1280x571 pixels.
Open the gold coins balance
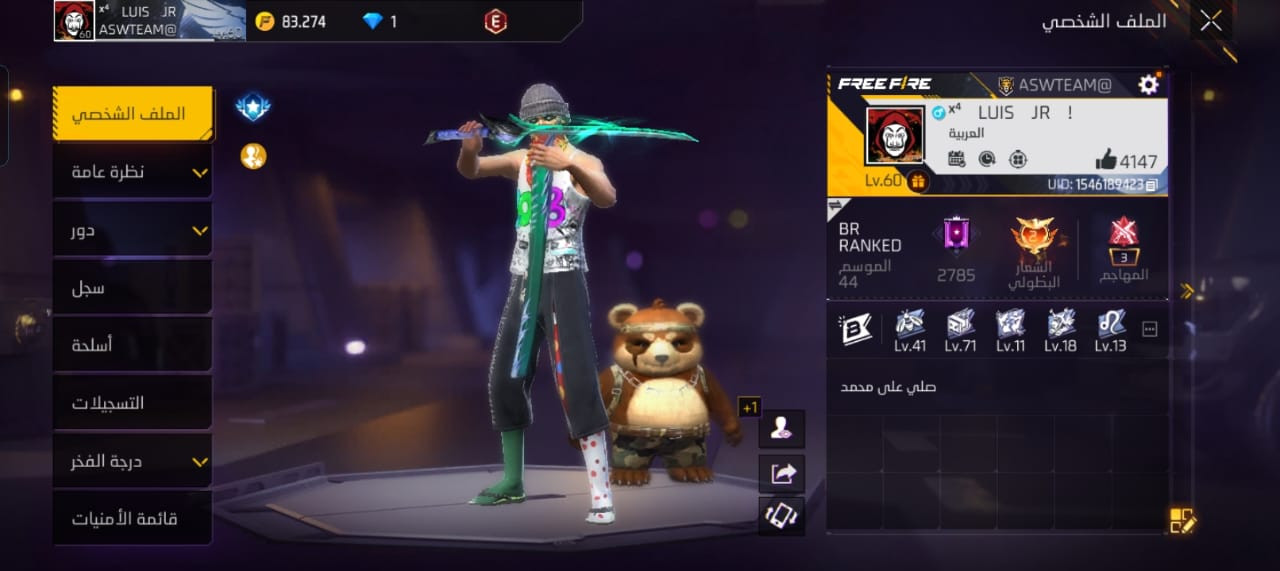(x=291, y=21)
